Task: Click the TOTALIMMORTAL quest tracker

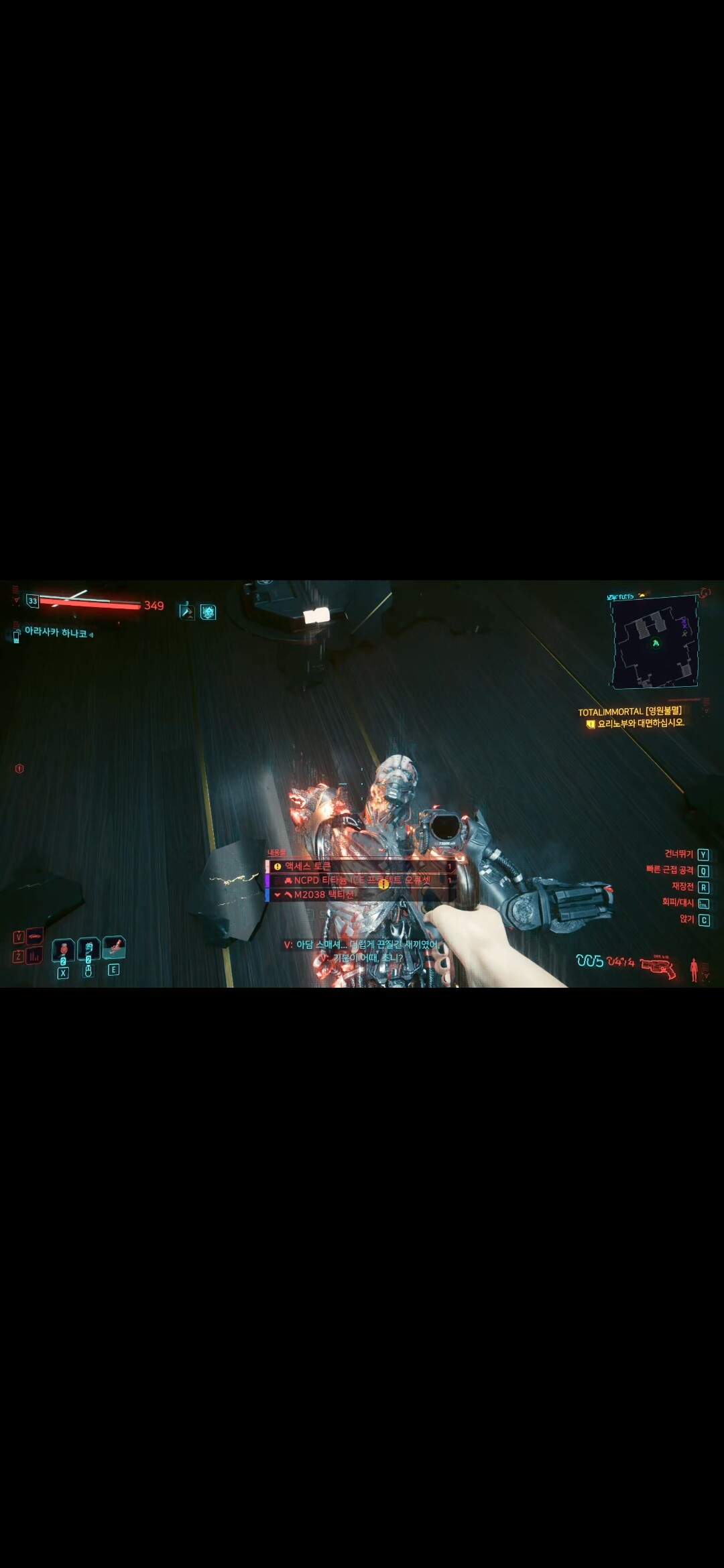Action: click(630, 712)
